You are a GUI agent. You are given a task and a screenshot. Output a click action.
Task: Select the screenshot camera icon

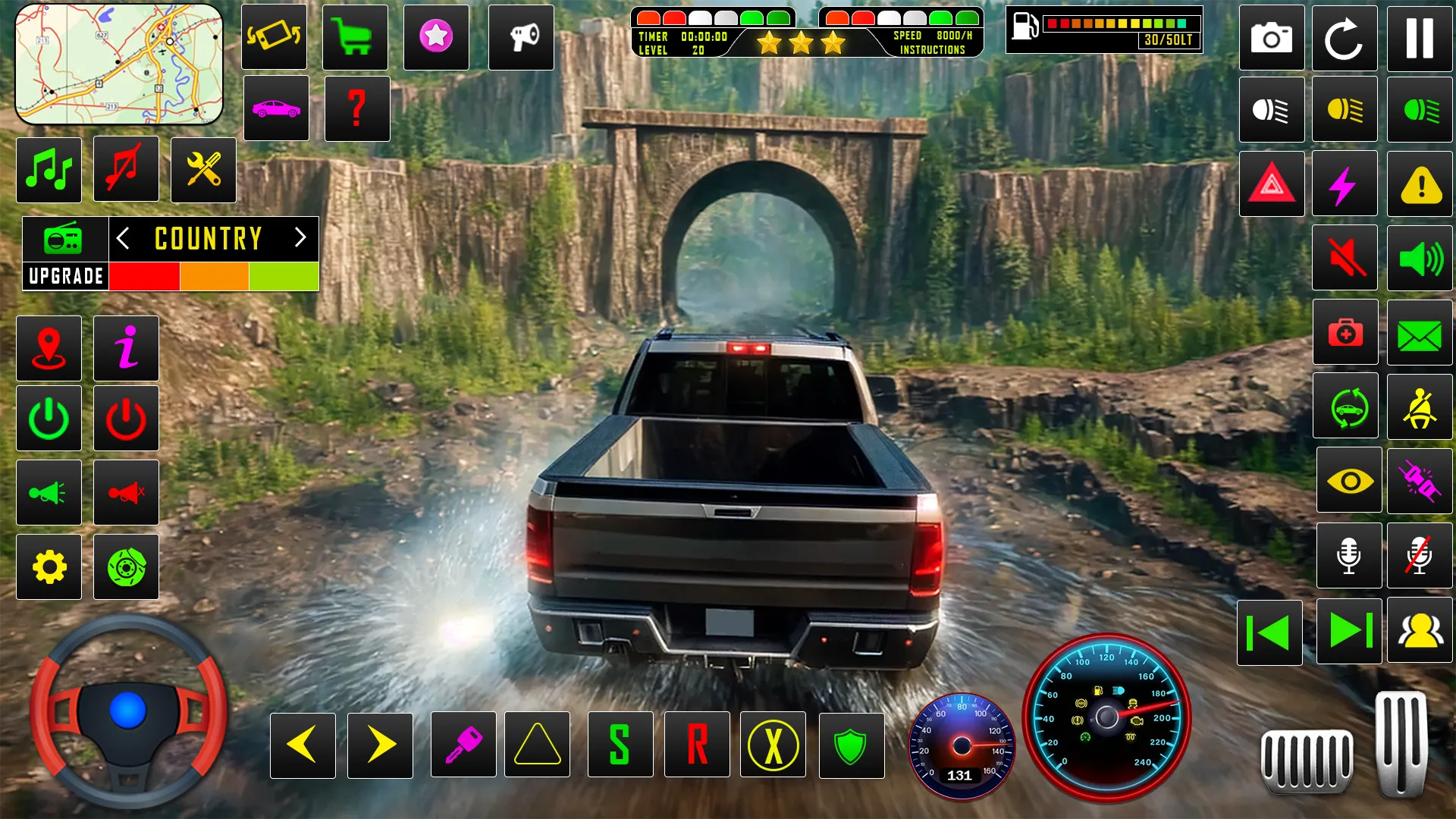pyautogui.click(x=1271, y=38)
